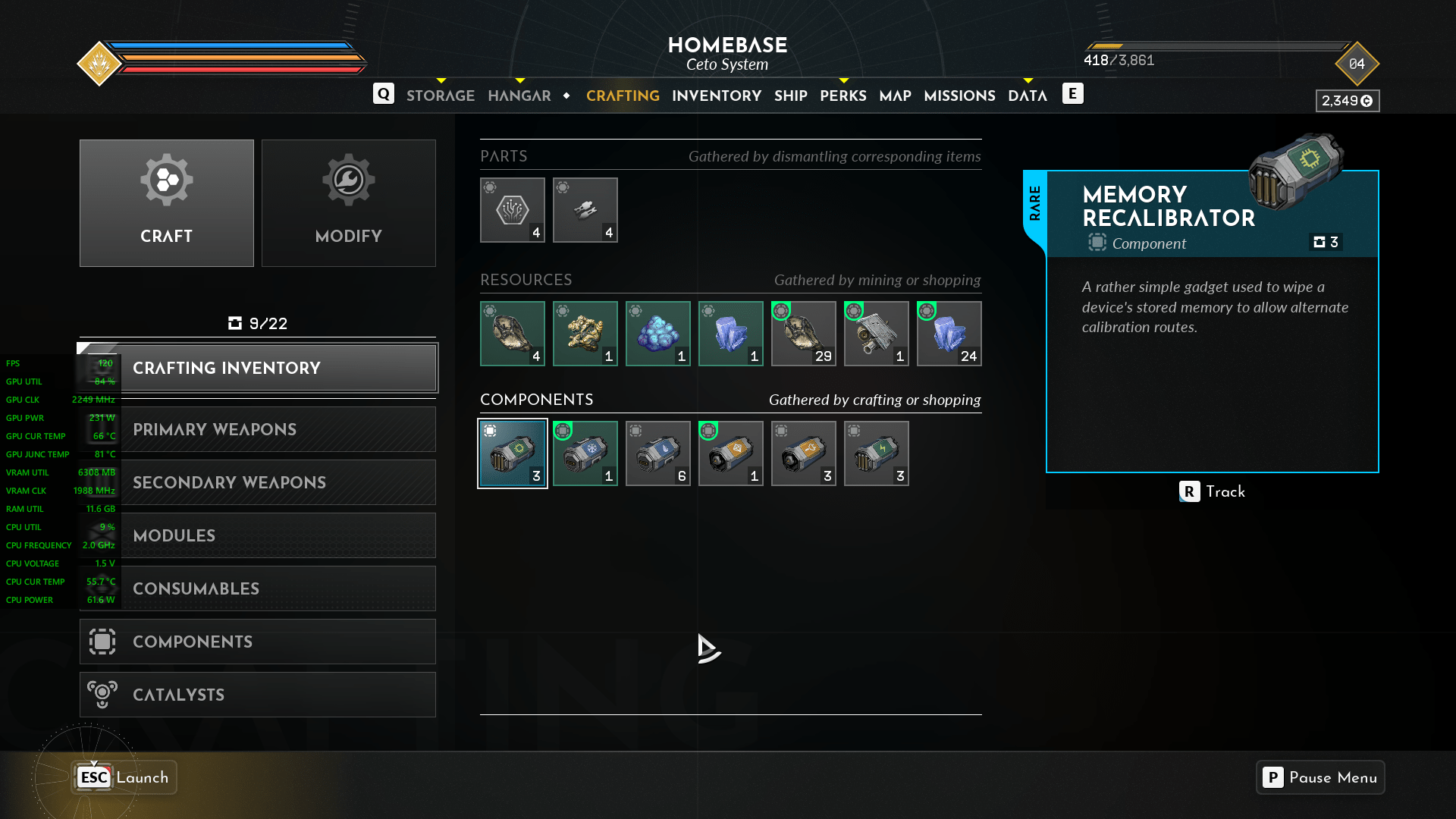Open the Primary Weapons category
Viewport: 1456px width, 819px height.
point(258,429)
